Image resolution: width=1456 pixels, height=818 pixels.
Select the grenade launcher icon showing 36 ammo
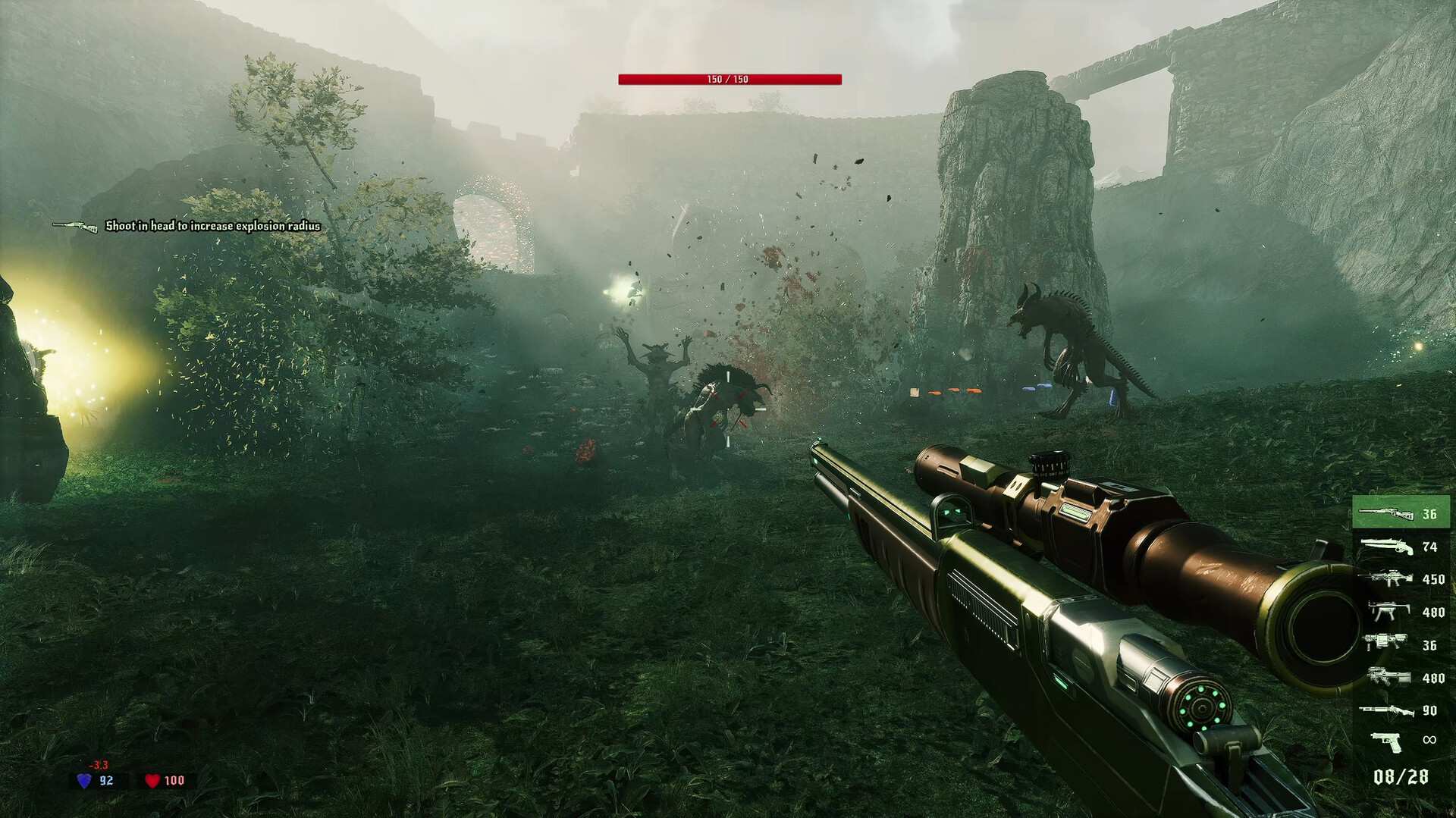point(1386,641)
